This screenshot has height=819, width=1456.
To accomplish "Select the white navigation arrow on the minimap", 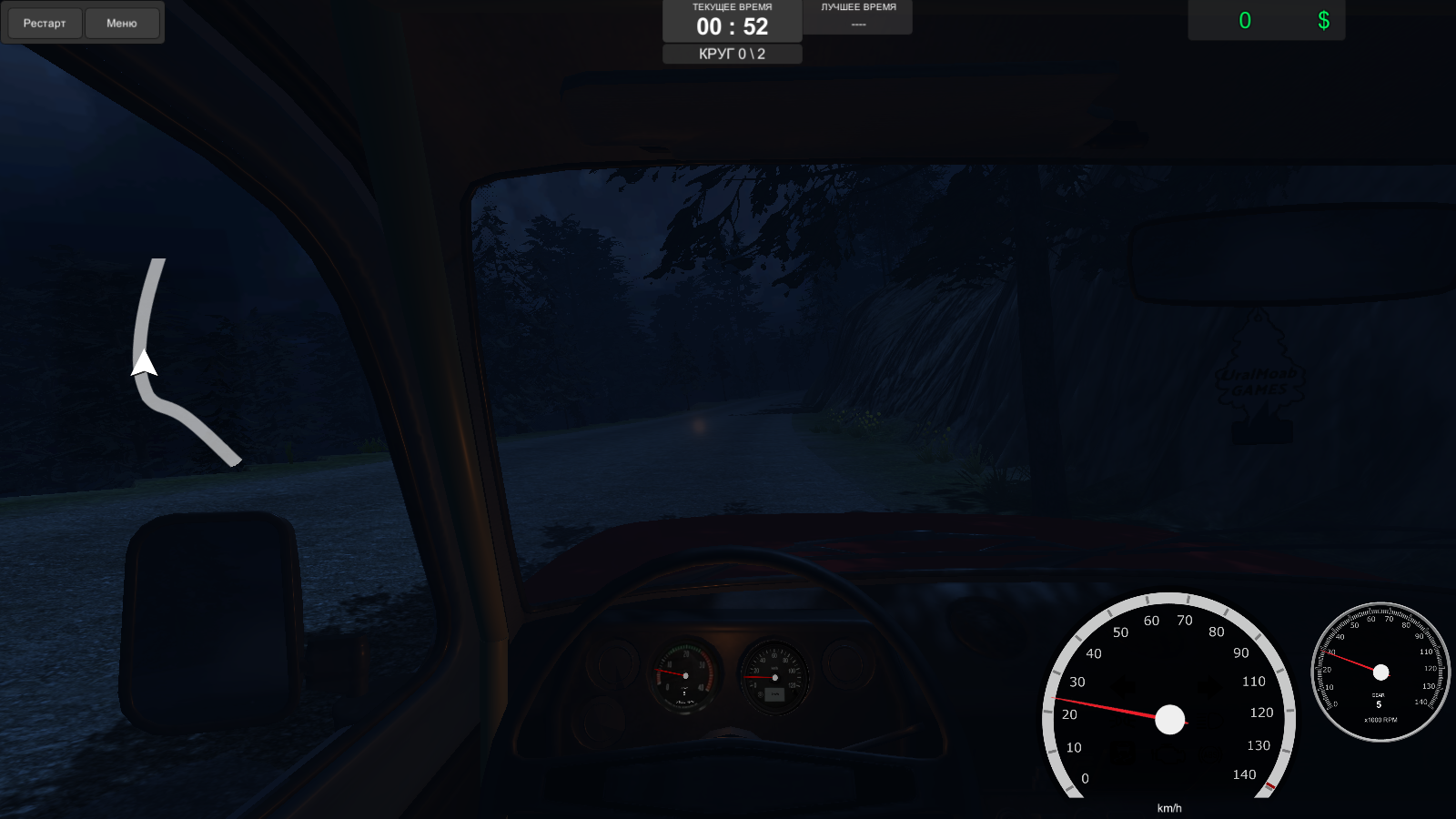I will 143,364.
